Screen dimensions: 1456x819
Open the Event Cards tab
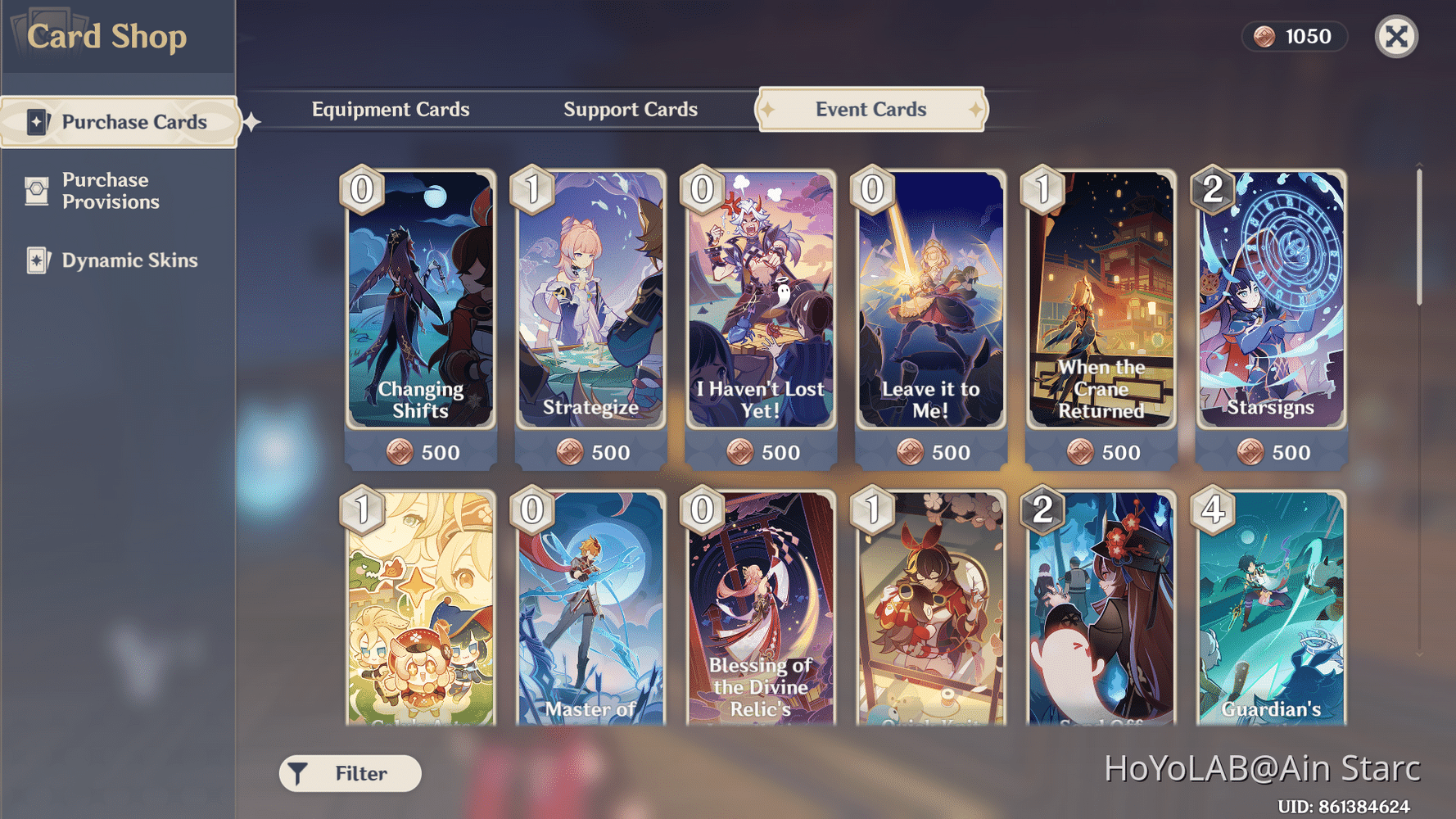coord(870,109)
